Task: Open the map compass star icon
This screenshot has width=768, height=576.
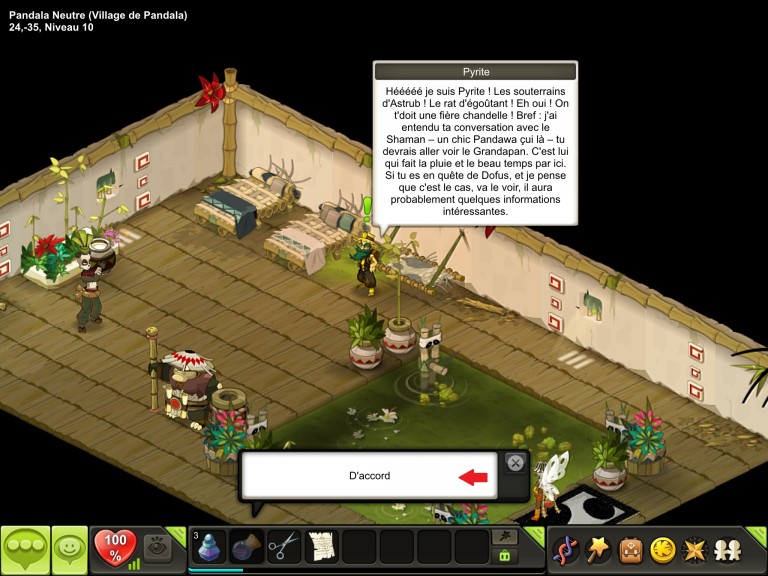Action: 693,549
